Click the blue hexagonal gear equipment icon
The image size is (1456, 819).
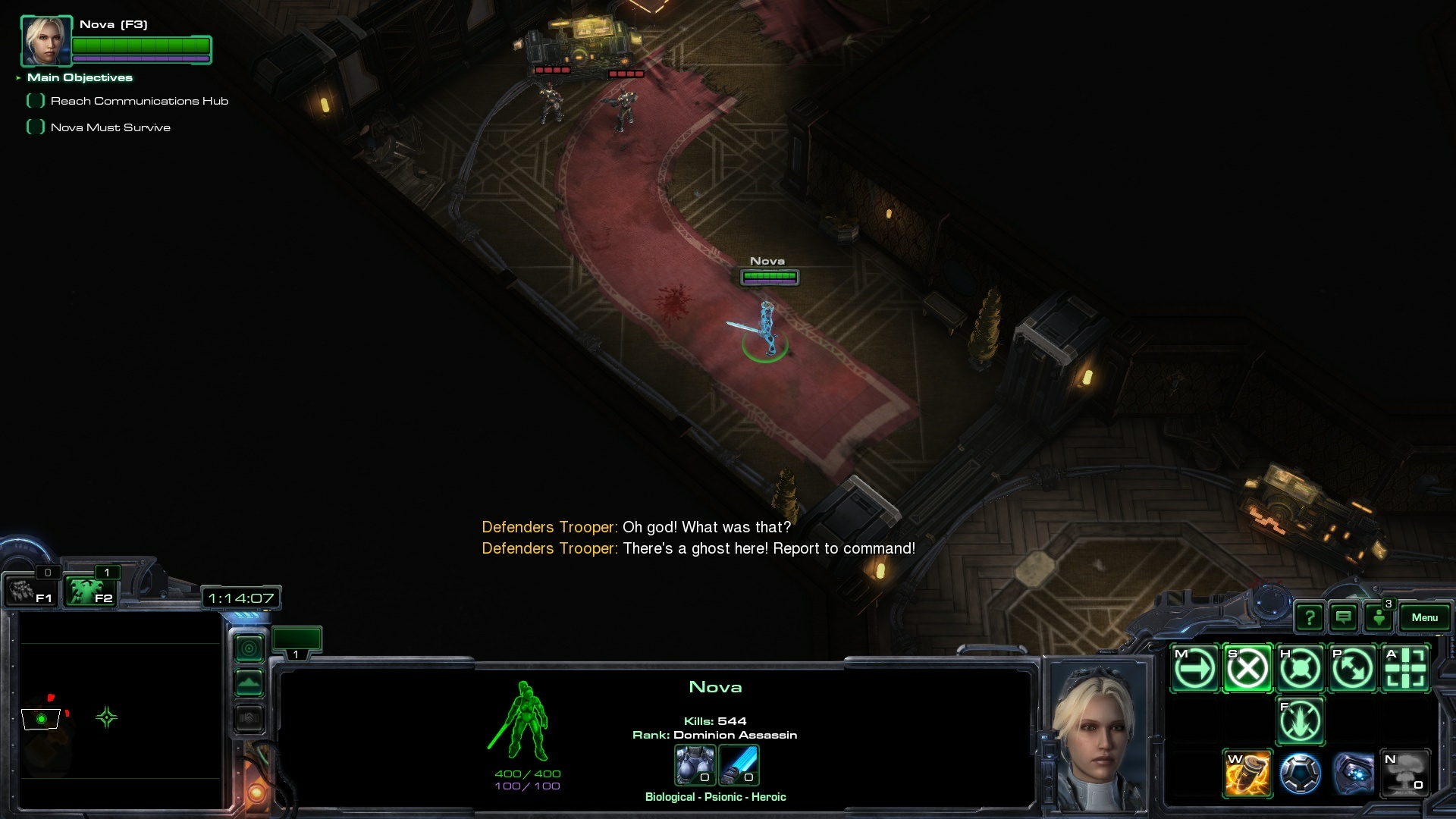click(x=1301, y=773)
